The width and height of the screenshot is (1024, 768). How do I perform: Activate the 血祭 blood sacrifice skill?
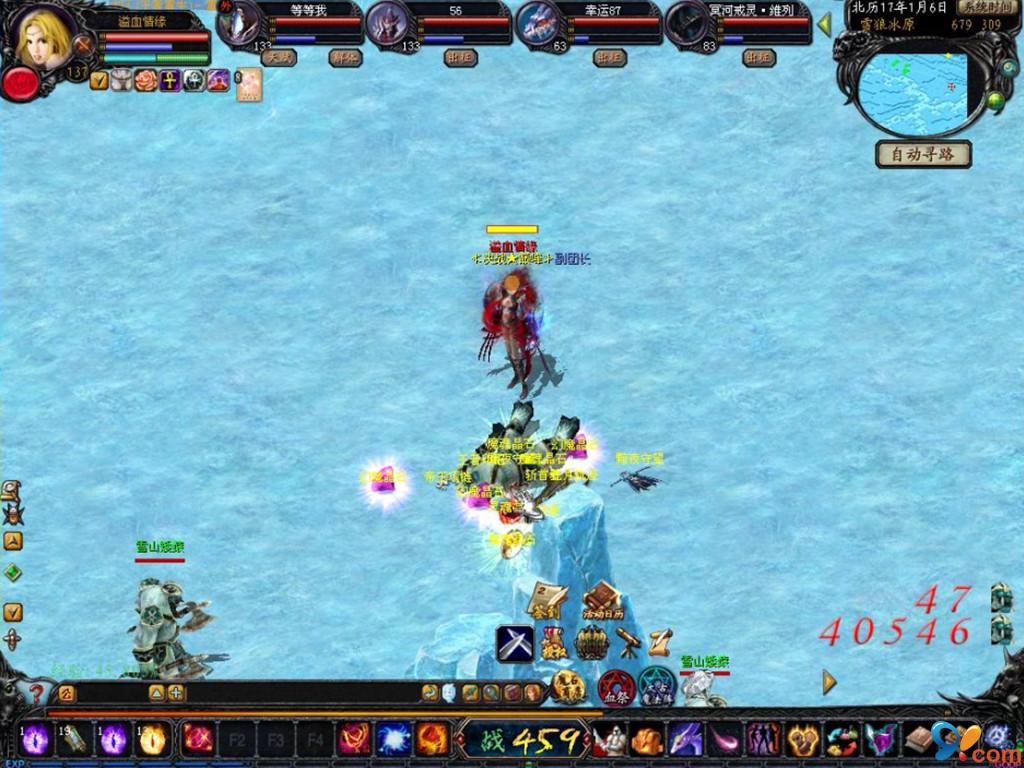click(x=615, y=687)
